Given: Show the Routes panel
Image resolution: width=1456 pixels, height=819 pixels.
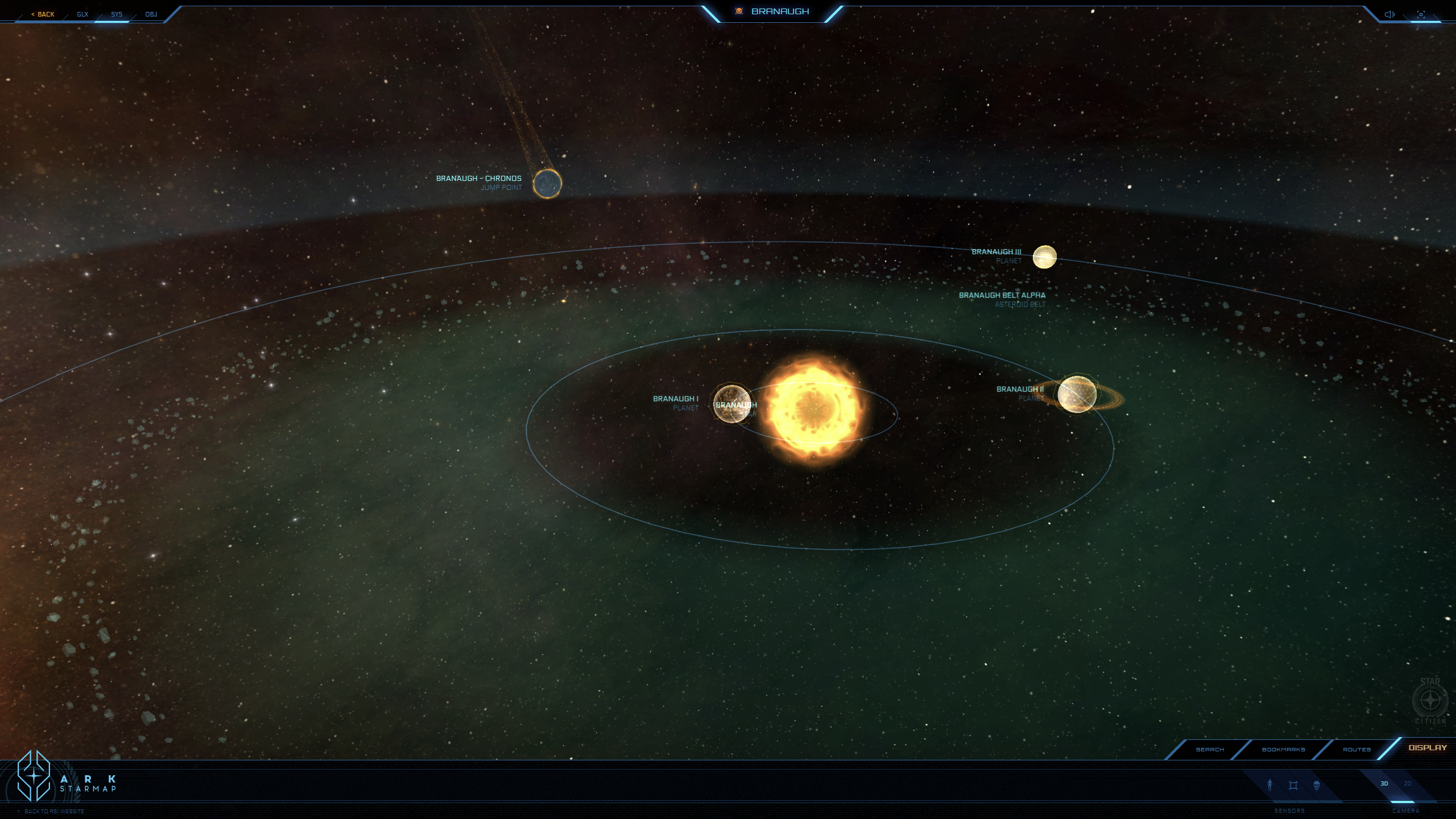Looking at the screenshot, I should (1356, 750).
